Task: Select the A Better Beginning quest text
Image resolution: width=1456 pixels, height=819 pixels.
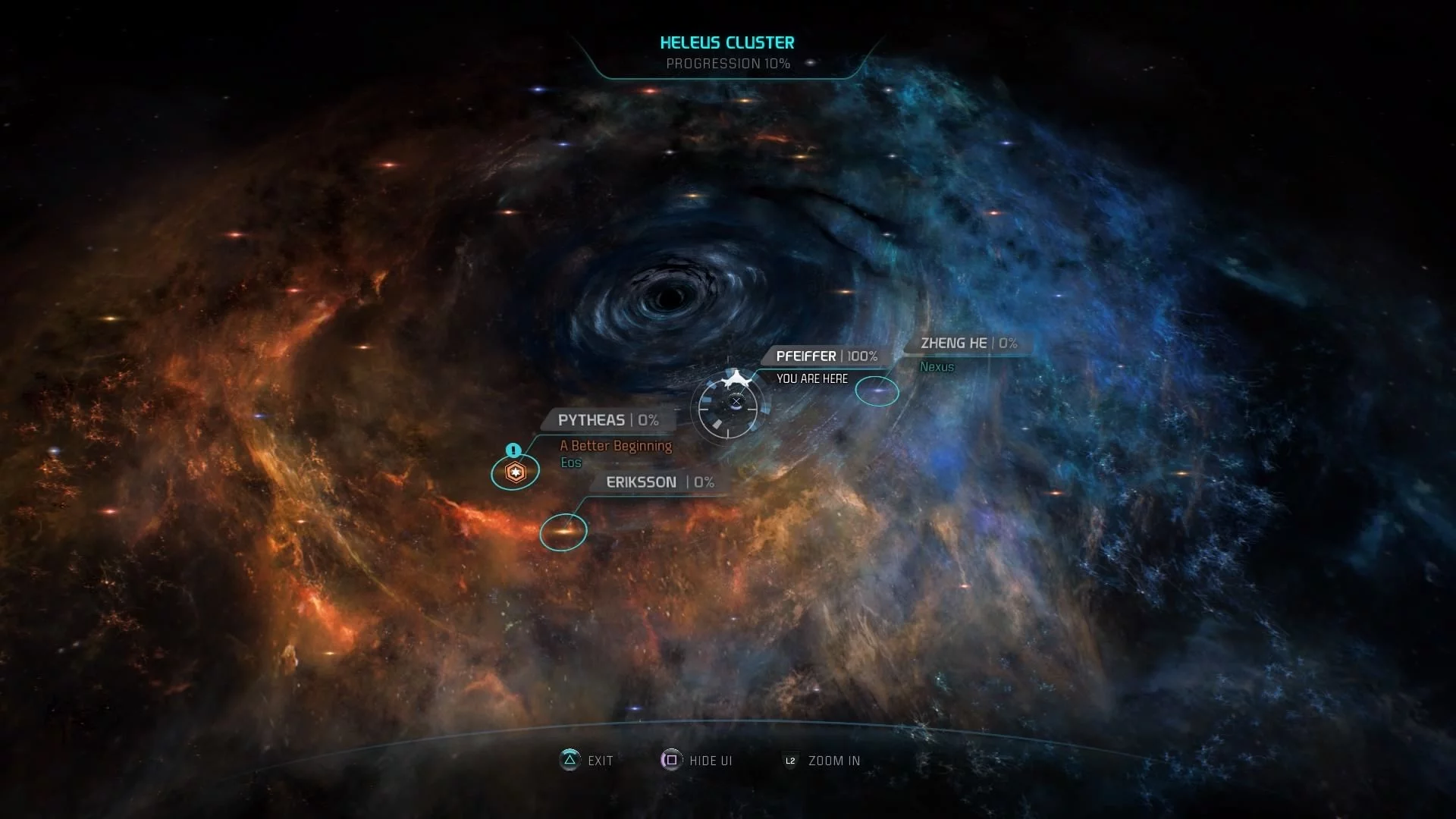Action: tap(616, 446)
